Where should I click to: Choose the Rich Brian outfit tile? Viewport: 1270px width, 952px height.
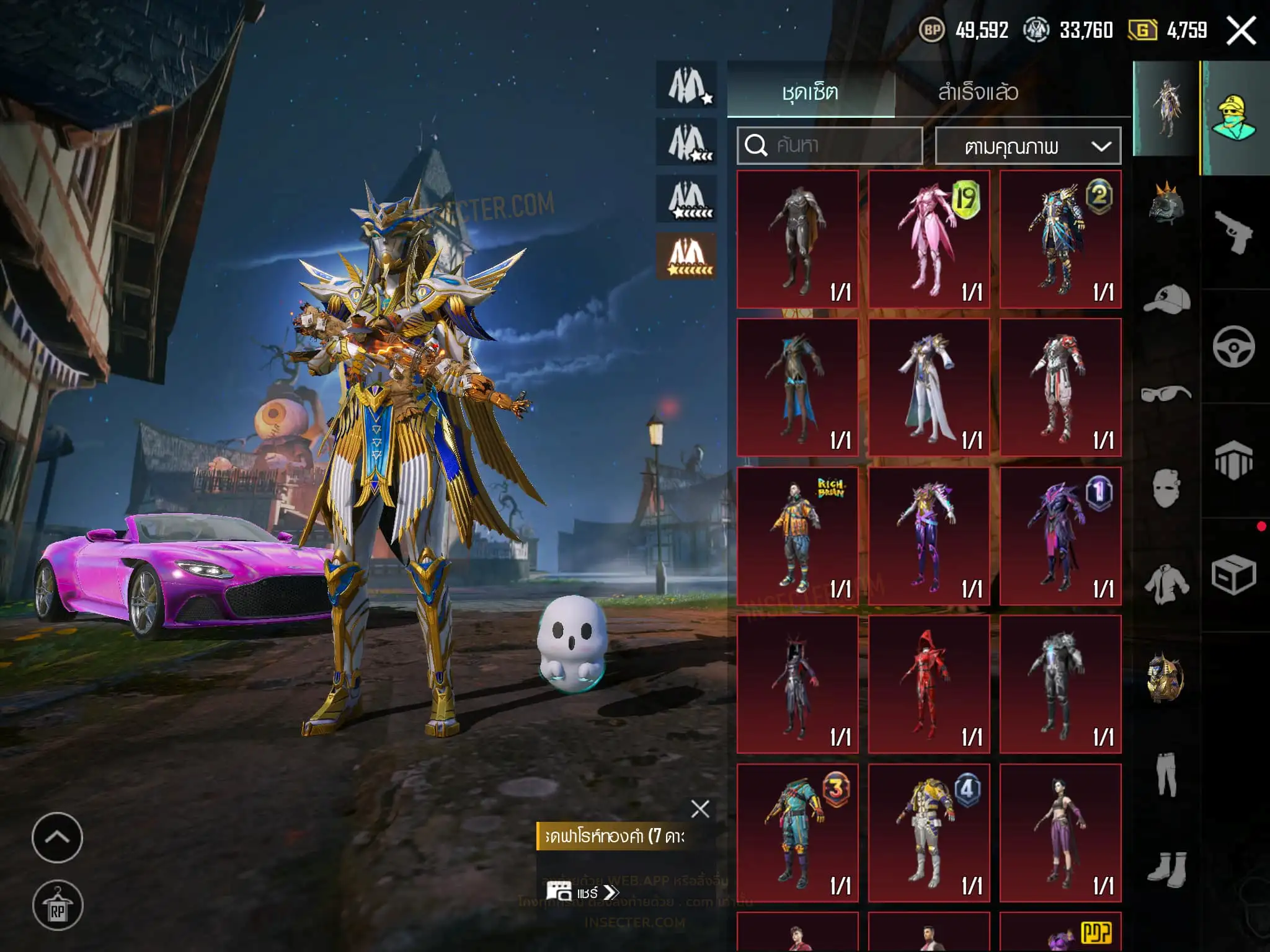[797, 536]
